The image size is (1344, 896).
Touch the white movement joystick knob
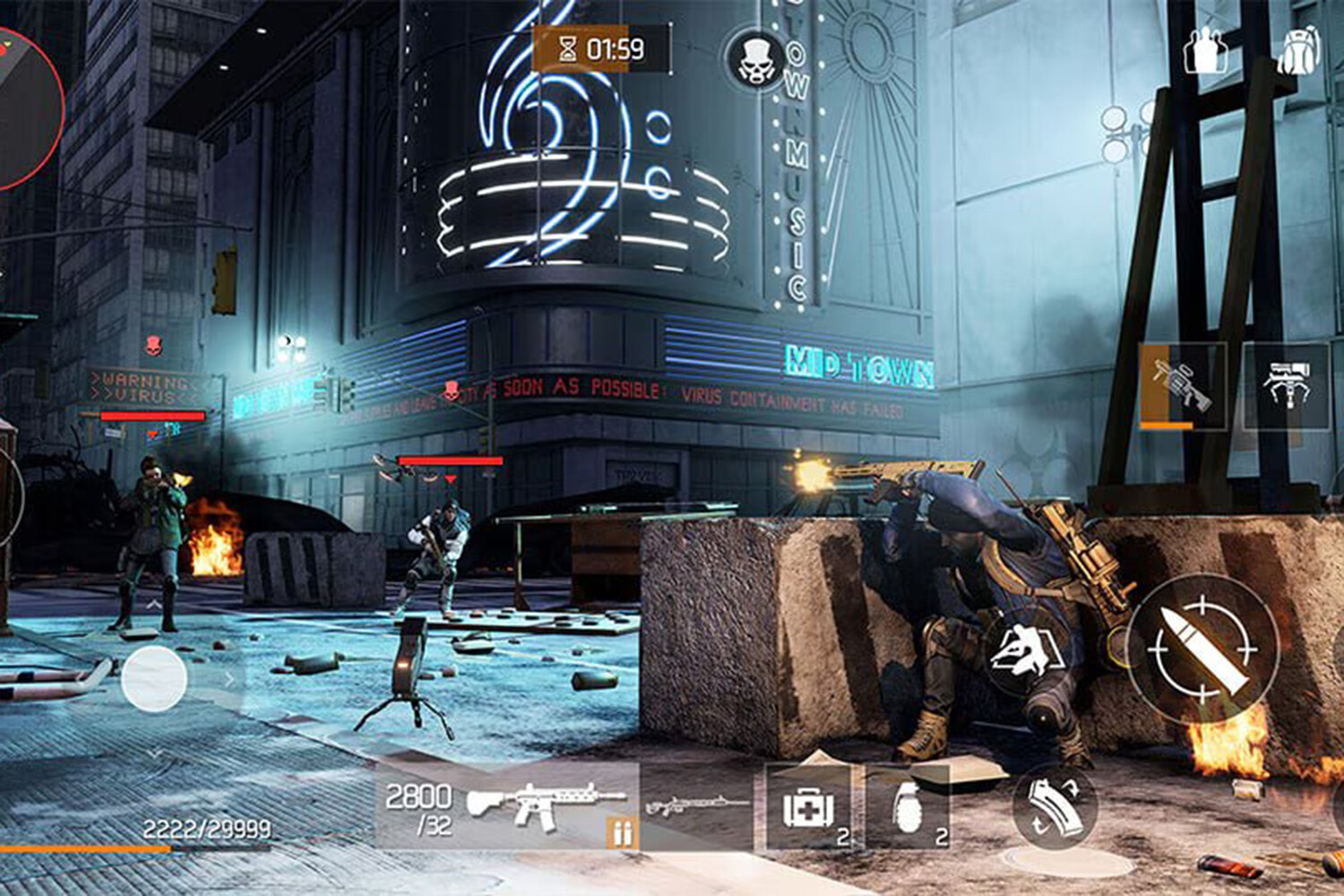[x=154, y=679]
